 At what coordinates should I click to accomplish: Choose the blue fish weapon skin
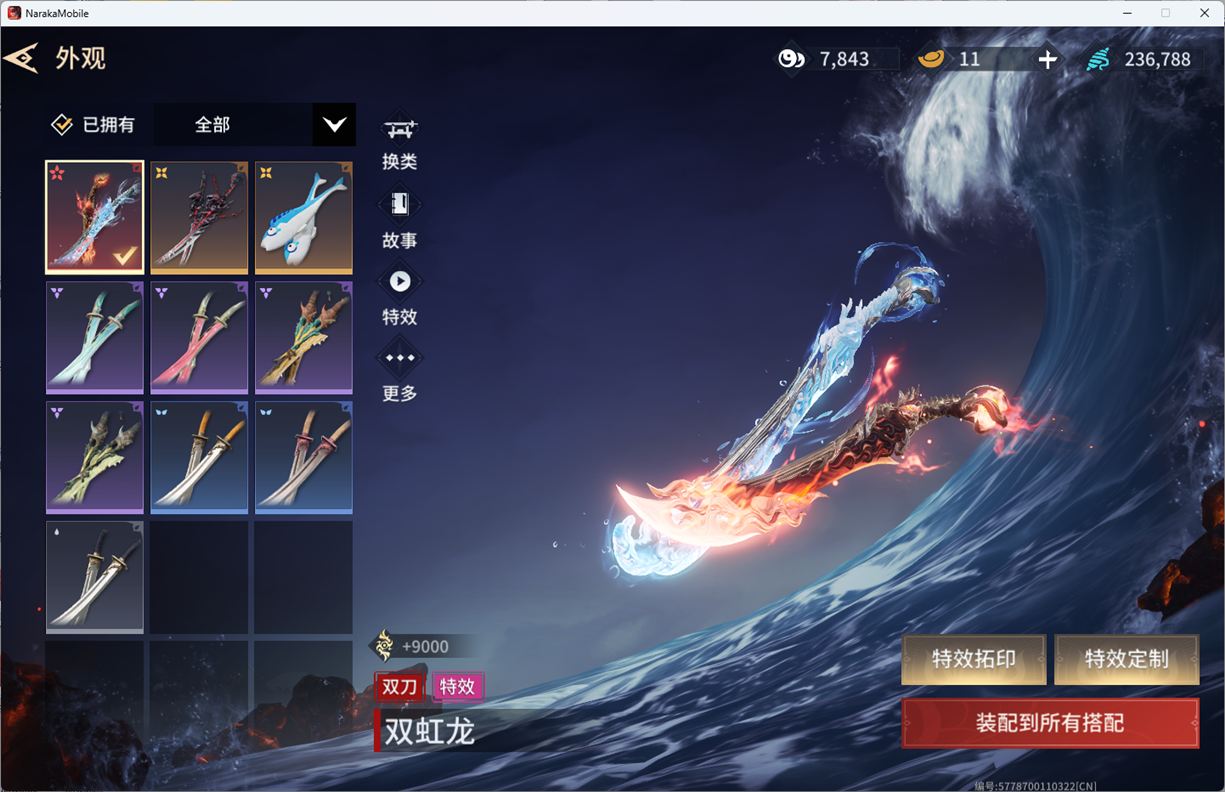click(303, 217)
